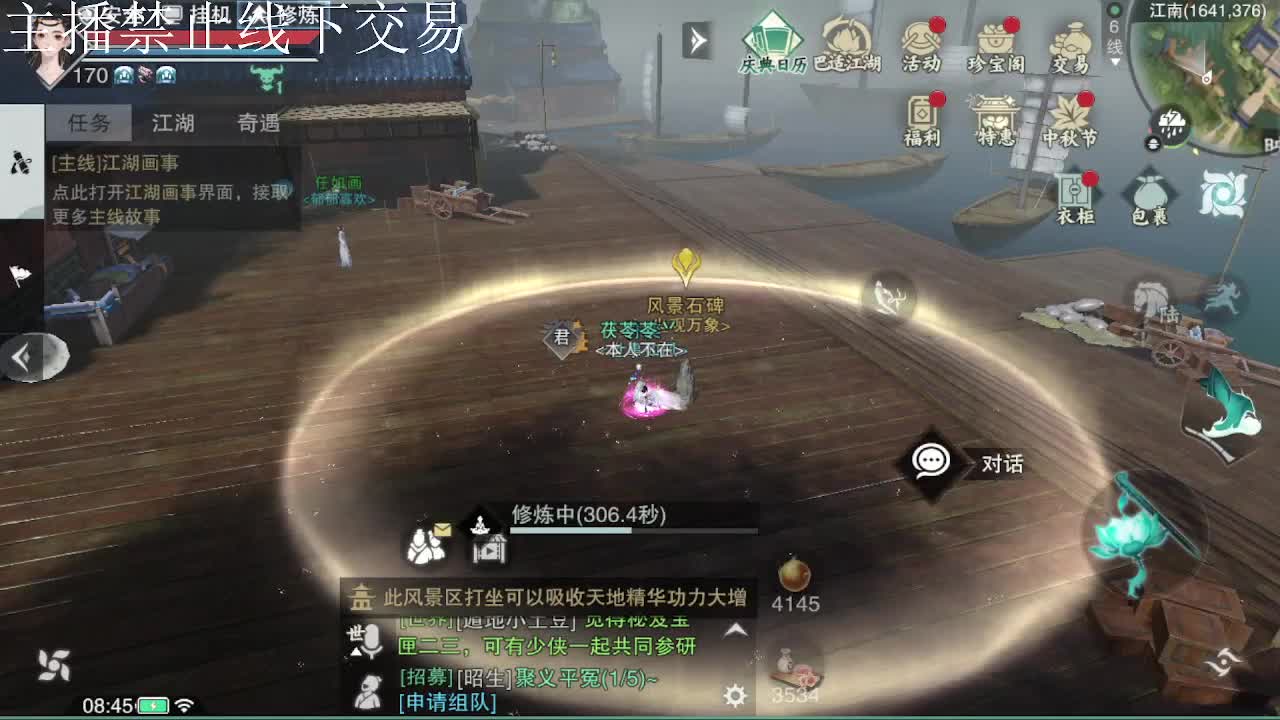The image size is (1280, 720).
Task: Open chat settings via gear icon
Action: click(x=735, y=691)
